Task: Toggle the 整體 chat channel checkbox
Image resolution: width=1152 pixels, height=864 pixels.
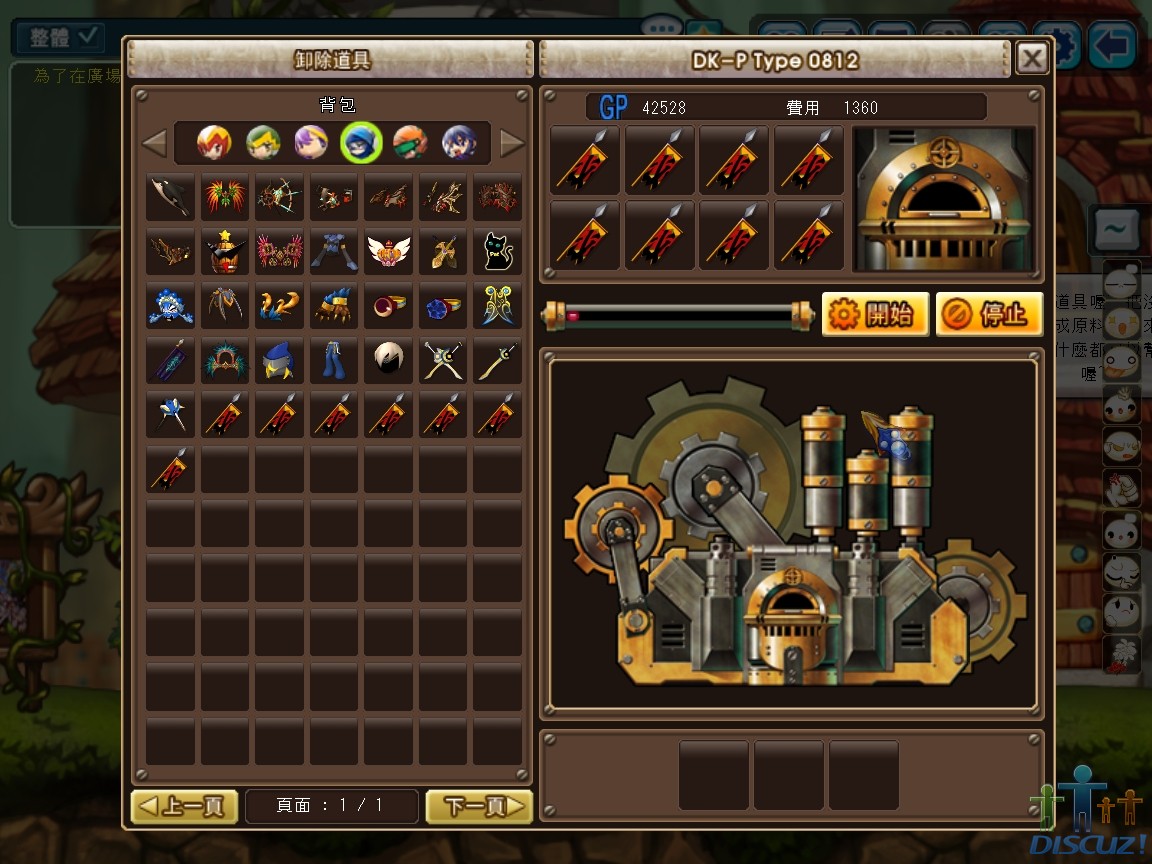Action: 90,38
